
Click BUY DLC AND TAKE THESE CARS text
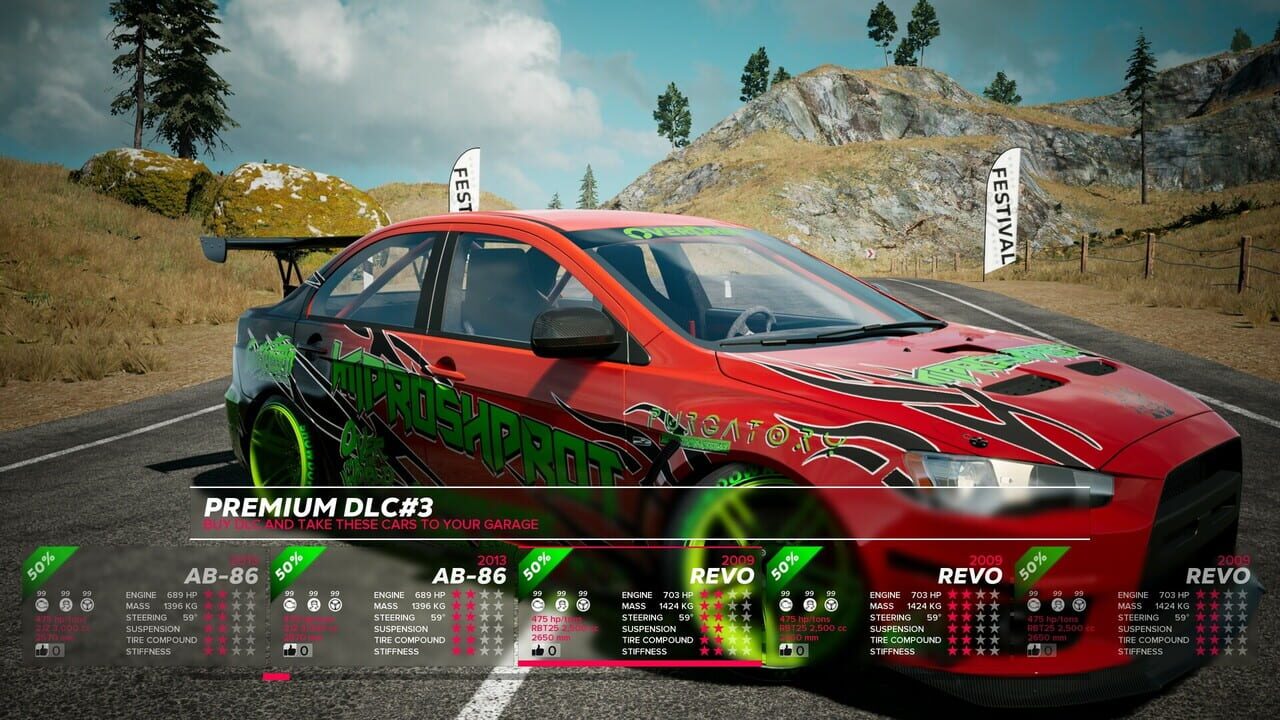pyautogui.click(x=370, y=523)
